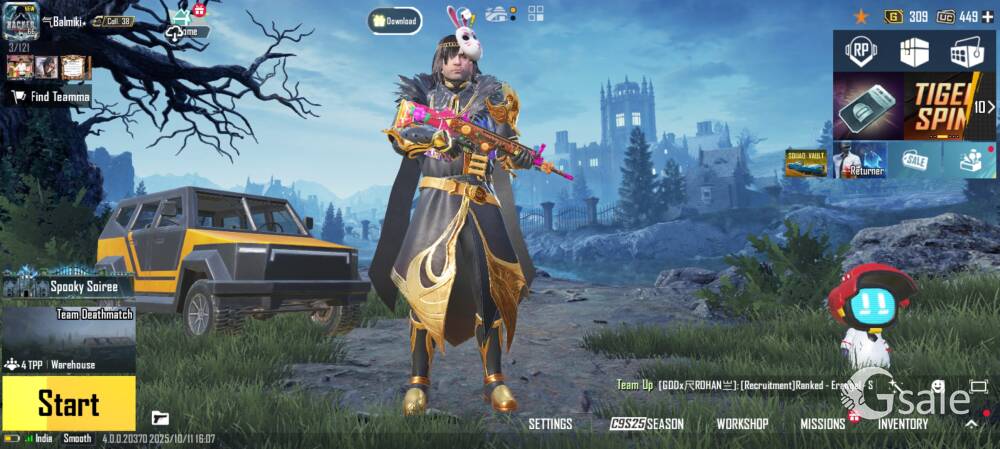
Task: Open the folder icon beside Start
Action: [x=160, y=418]
